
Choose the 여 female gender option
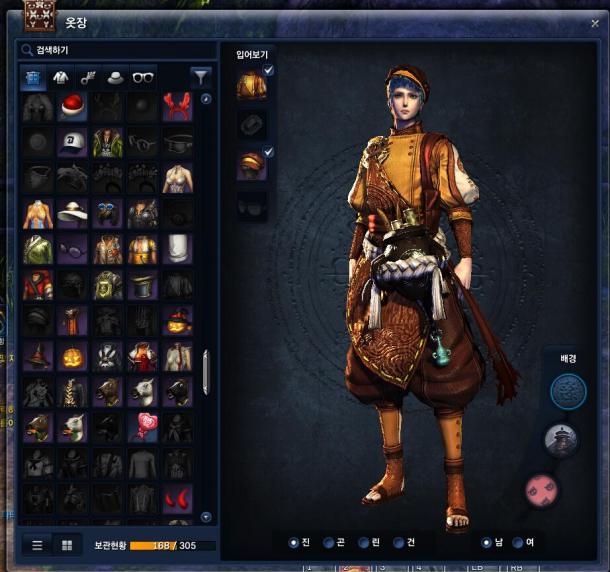pos(518,543)
